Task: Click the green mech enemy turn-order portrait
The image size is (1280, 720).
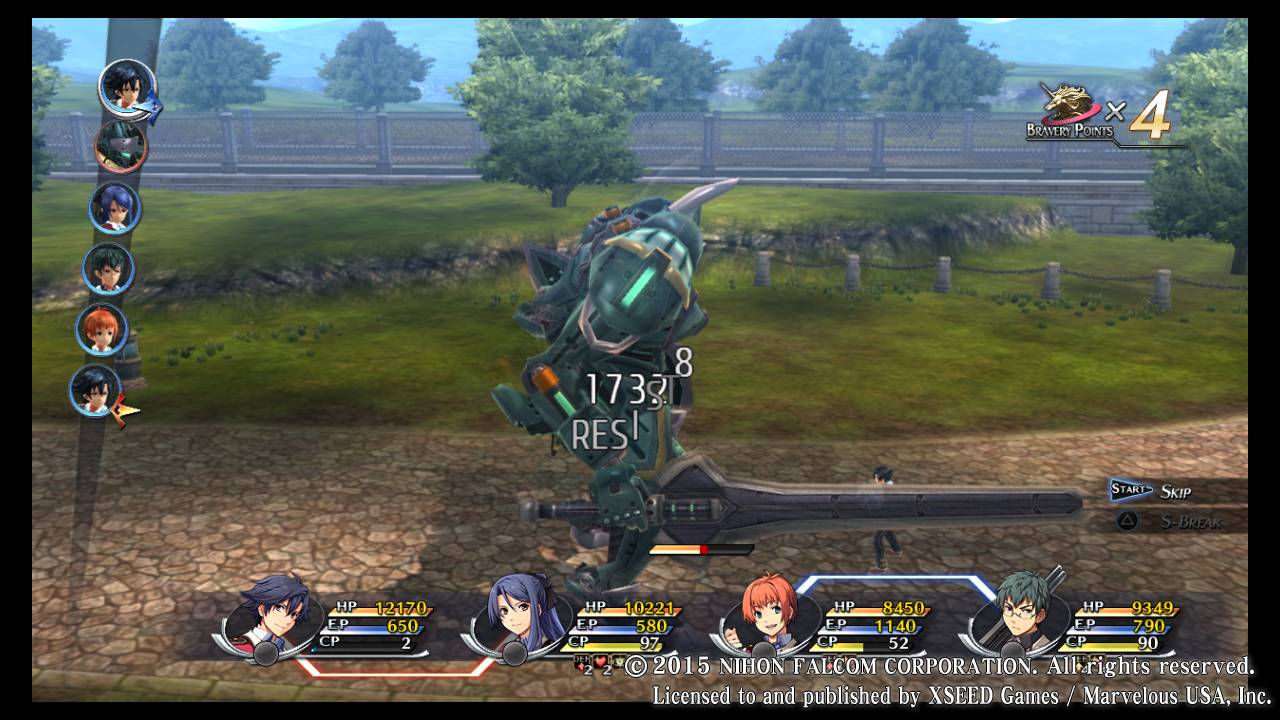Action: click(121, 146)
